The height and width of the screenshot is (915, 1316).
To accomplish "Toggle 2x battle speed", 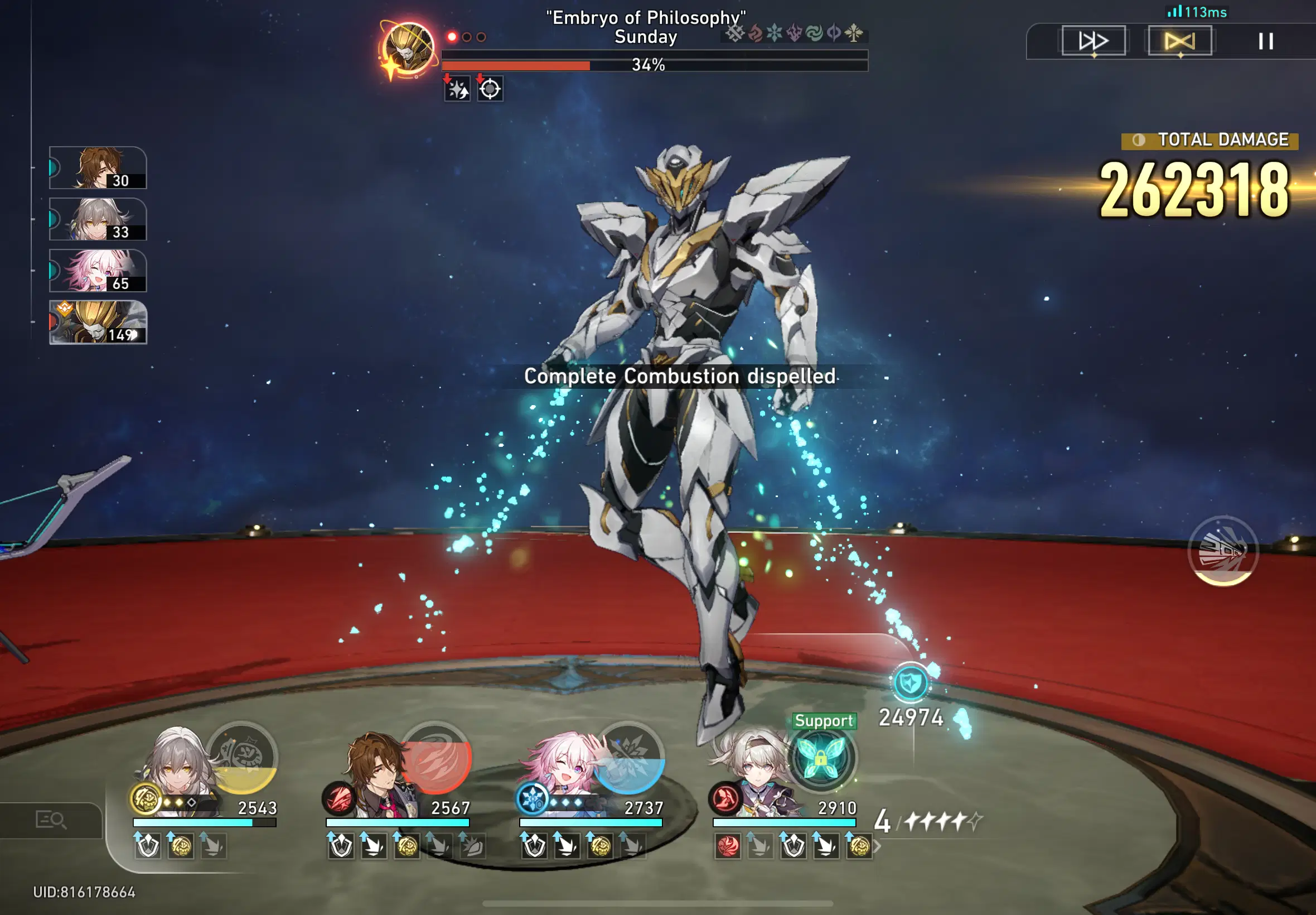I will pos(1092,40).
